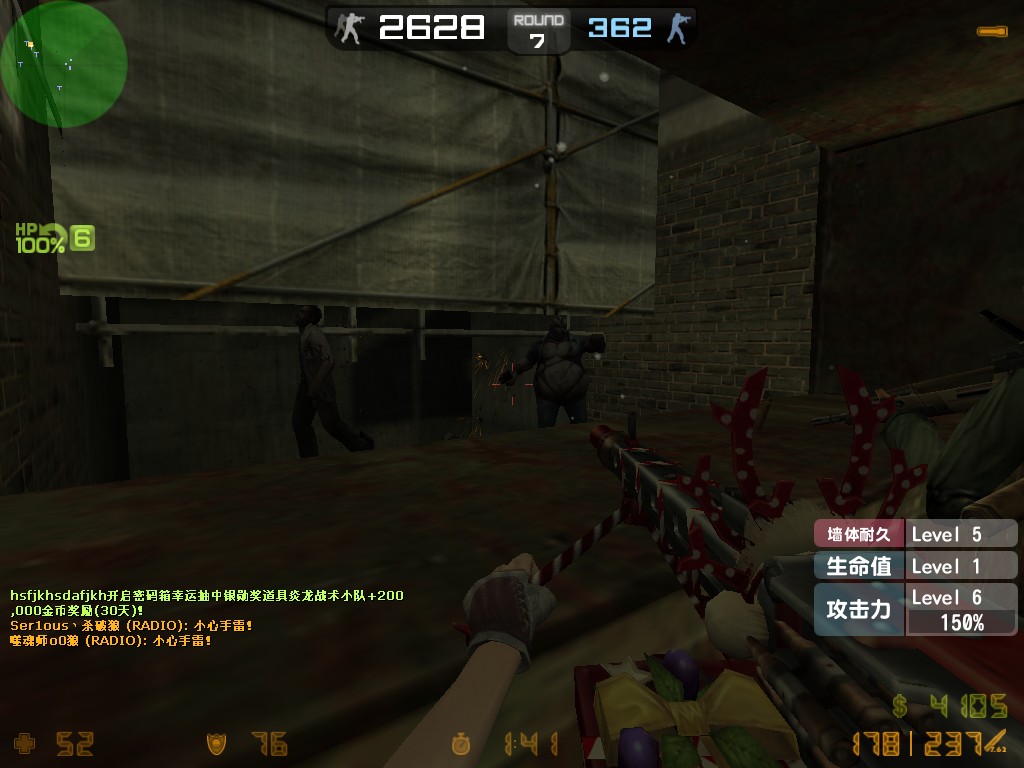Select the 墙体耐久 upgrade row
The height and width of the screenshot is (768, 1024).
click(915, 534)
